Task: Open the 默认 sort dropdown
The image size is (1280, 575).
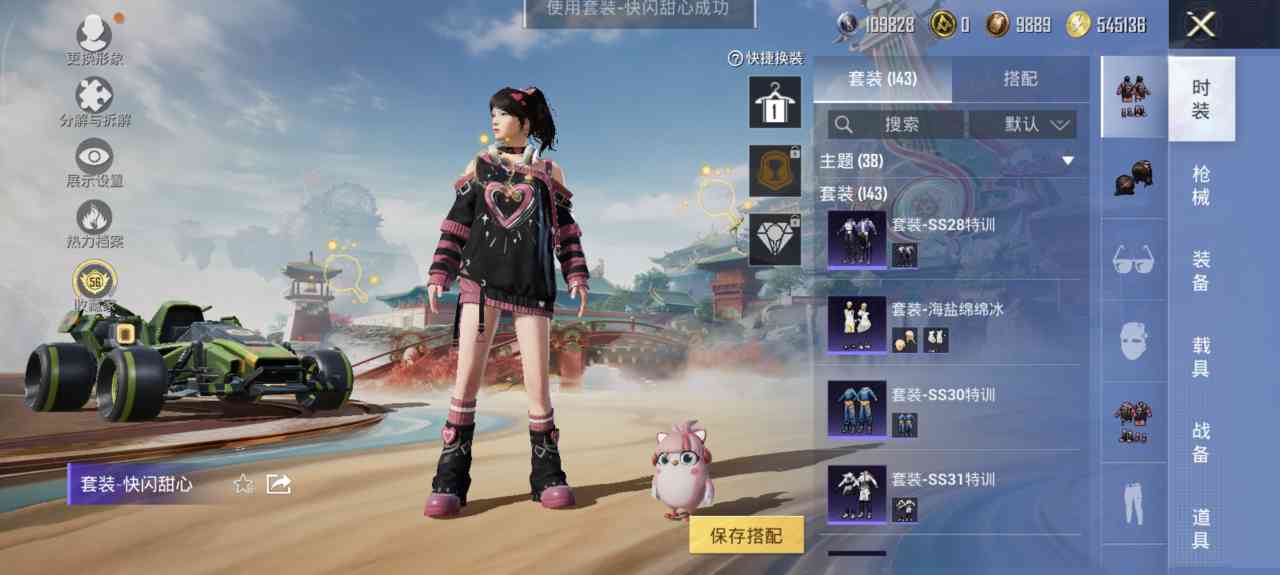Action: [x=1023, y=125]
